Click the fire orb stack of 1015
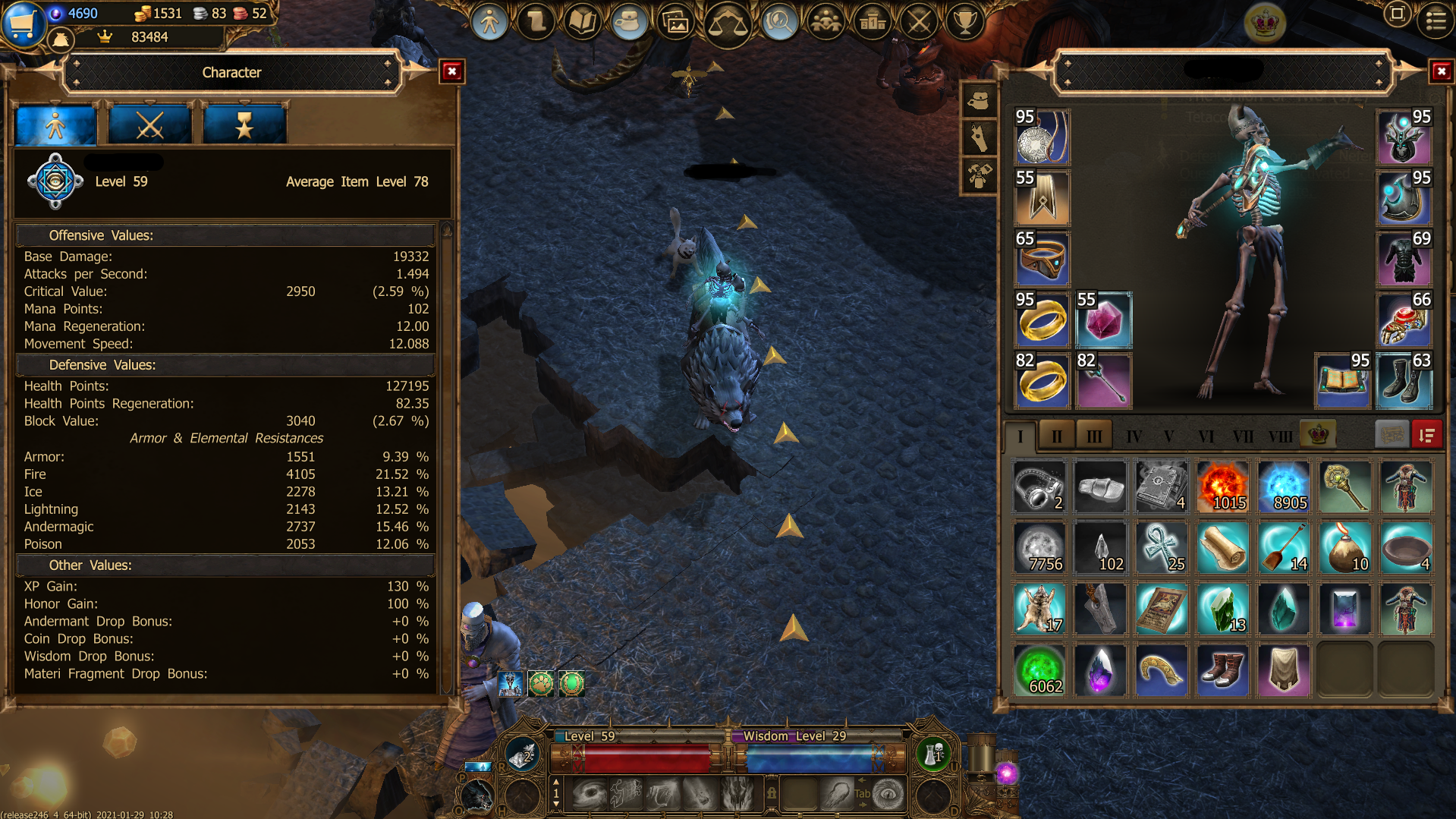1456x819 pixels. (x=1222, y=487)
